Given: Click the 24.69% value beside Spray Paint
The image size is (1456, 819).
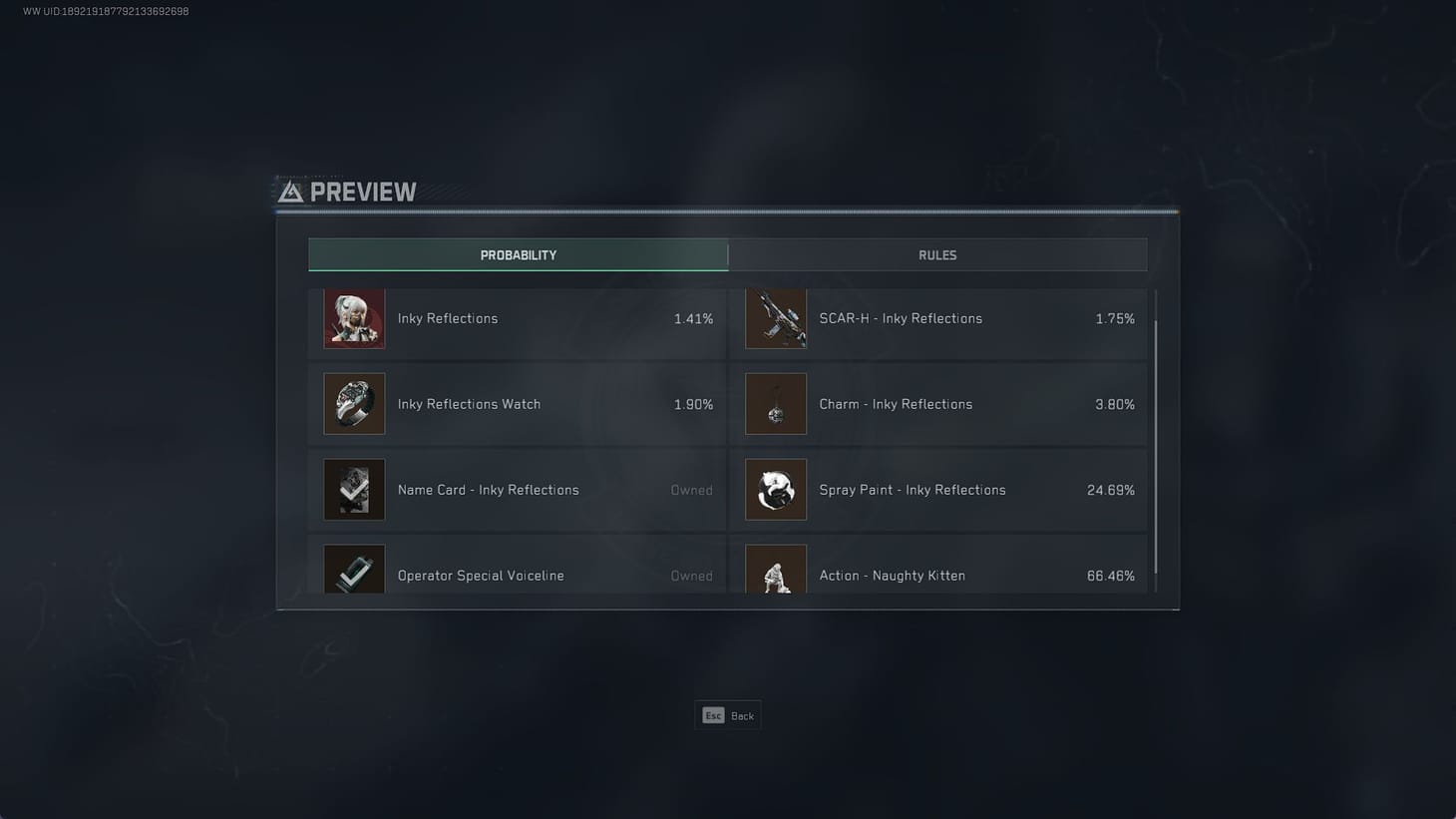Looking at the screenshot, I should (1111, 490).
